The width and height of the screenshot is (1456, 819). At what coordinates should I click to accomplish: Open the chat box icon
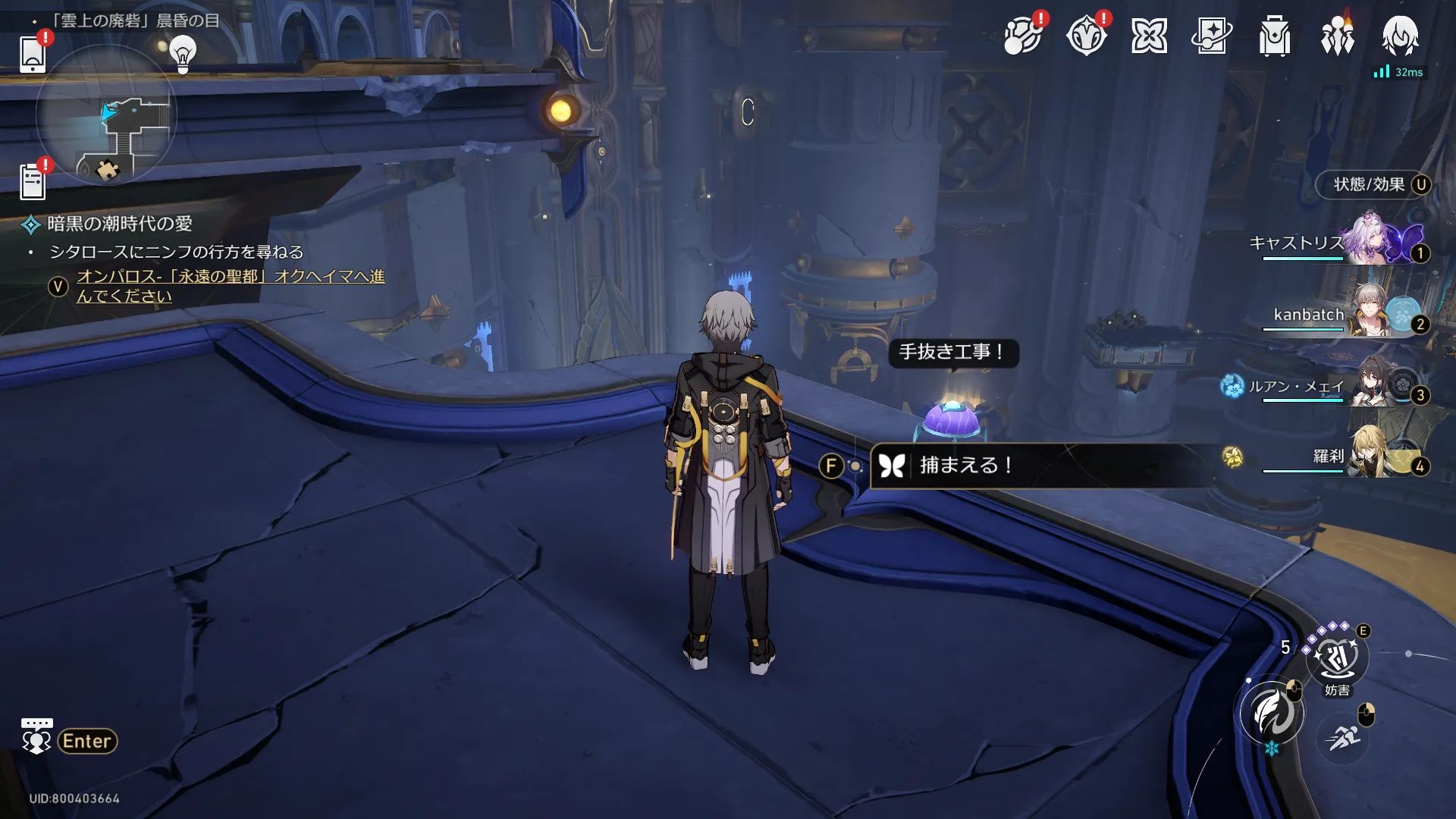click(36, 737)
